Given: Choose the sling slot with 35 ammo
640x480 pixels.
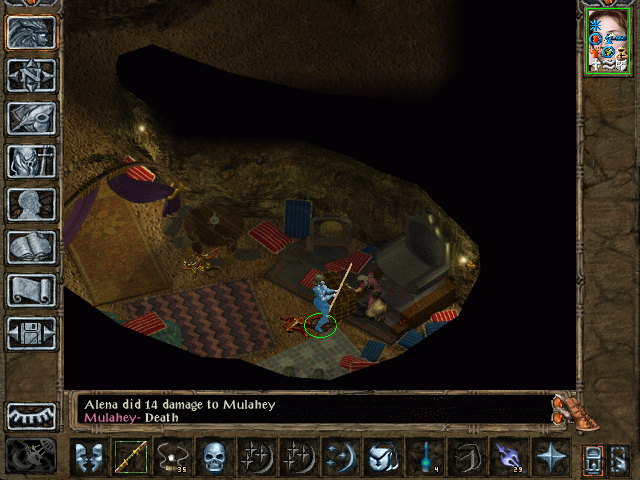Looking at the screenshot, I should tap(172, 457).
